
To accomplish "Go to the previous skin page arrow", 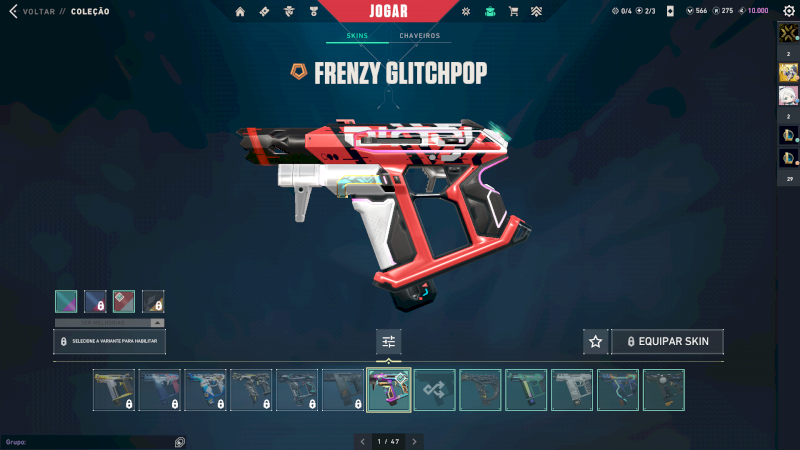I will pyautogui.click(x=362, y=441).
